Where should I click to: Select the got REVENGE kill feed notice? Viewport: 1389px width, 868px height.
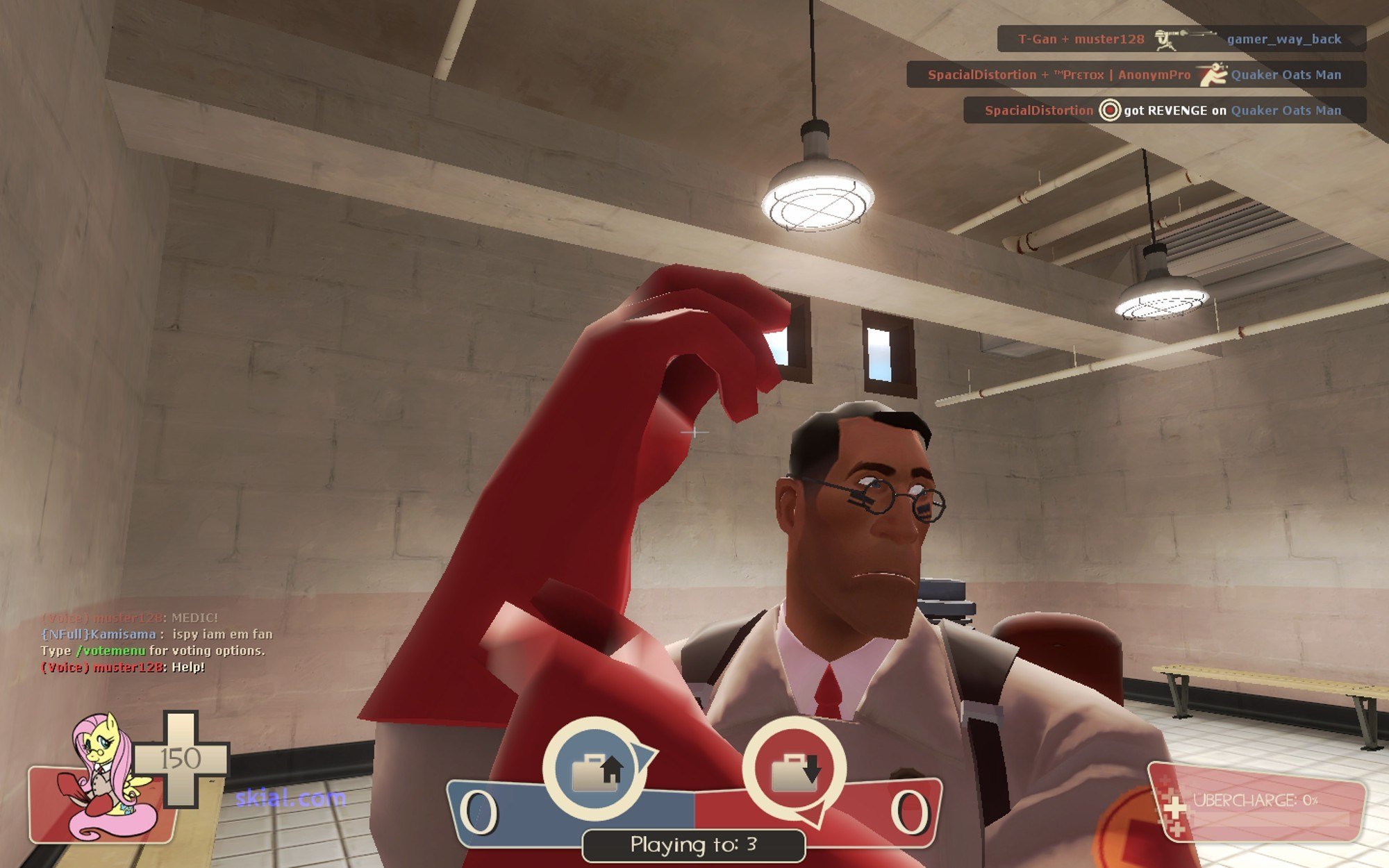[1164, 110]
